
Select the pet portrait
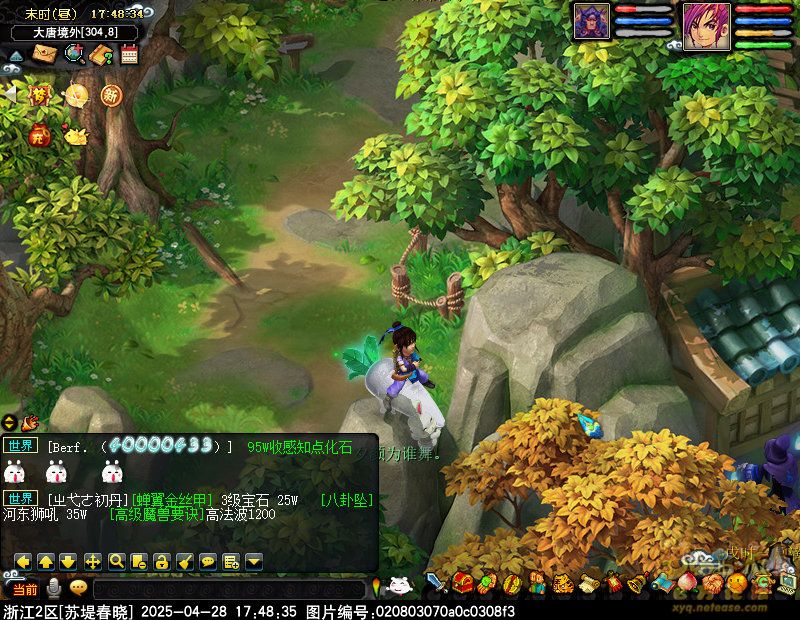point(592,21)
